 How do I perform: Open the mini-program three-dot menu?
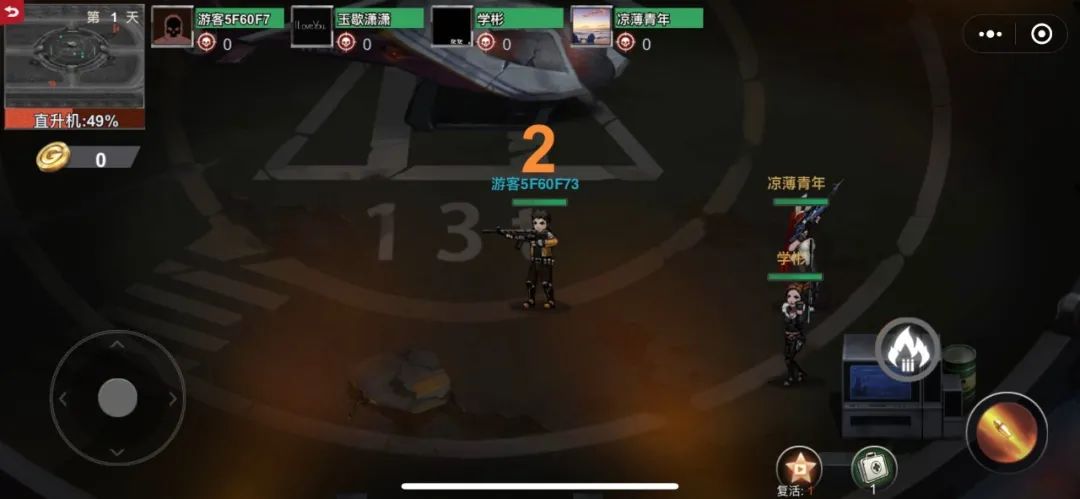point(990,34)
